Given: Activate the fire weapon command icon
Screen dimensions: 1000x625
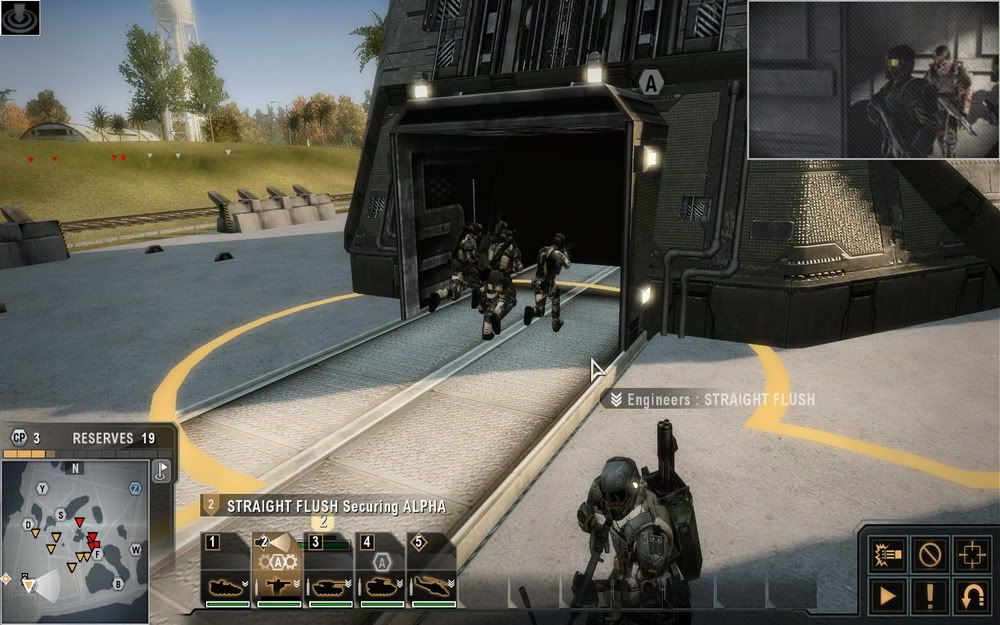Looking at the screenshot, I should (x=887, y=552).
